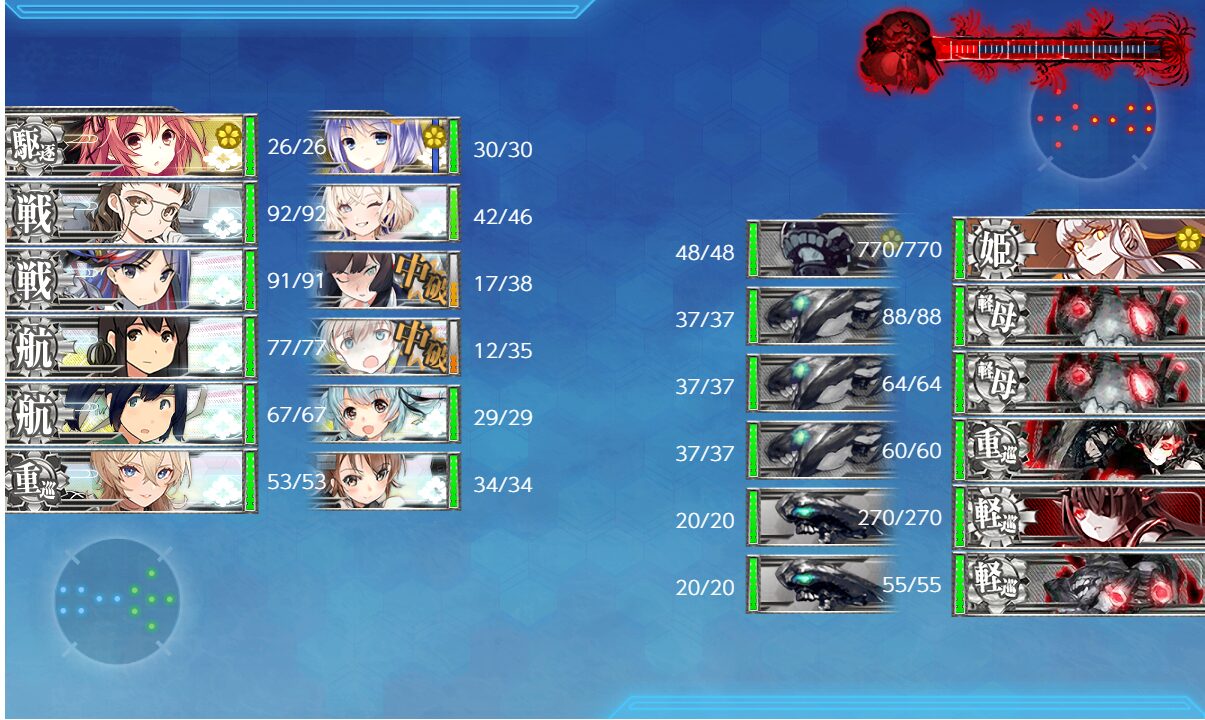Pick the carrier banner with 67/67 HP

click(x=130, y=414)
